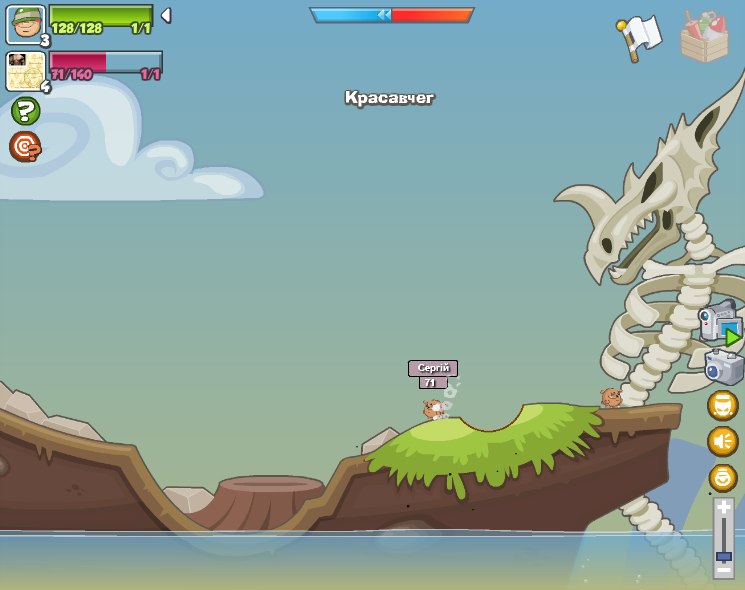This screenshot has width=745, height=590.
Task: Click the orange face button above the speaker
Action: point(723,405)
